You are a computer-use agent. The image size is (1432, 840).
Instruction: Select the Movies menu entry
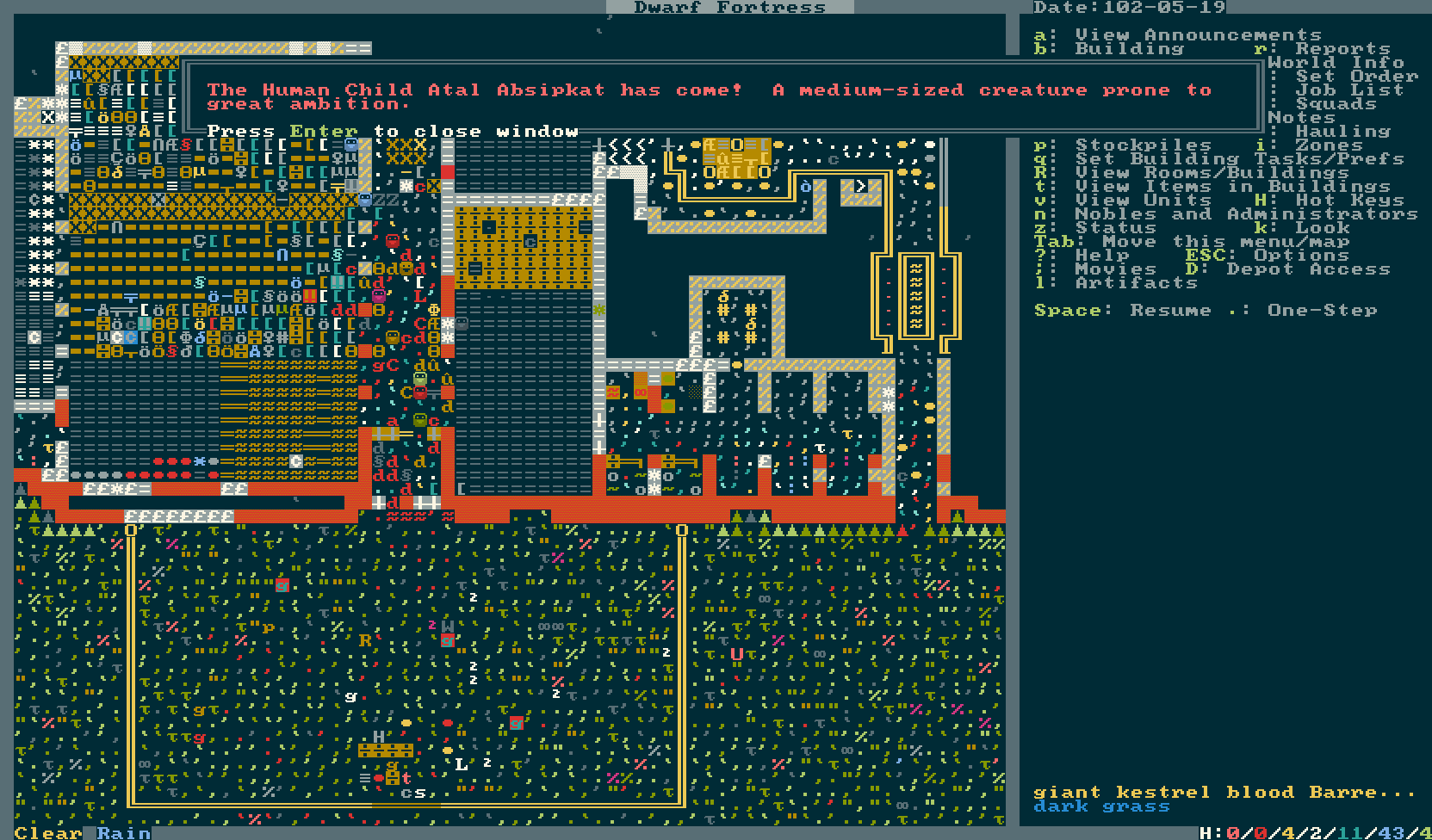pos(1115,269)
